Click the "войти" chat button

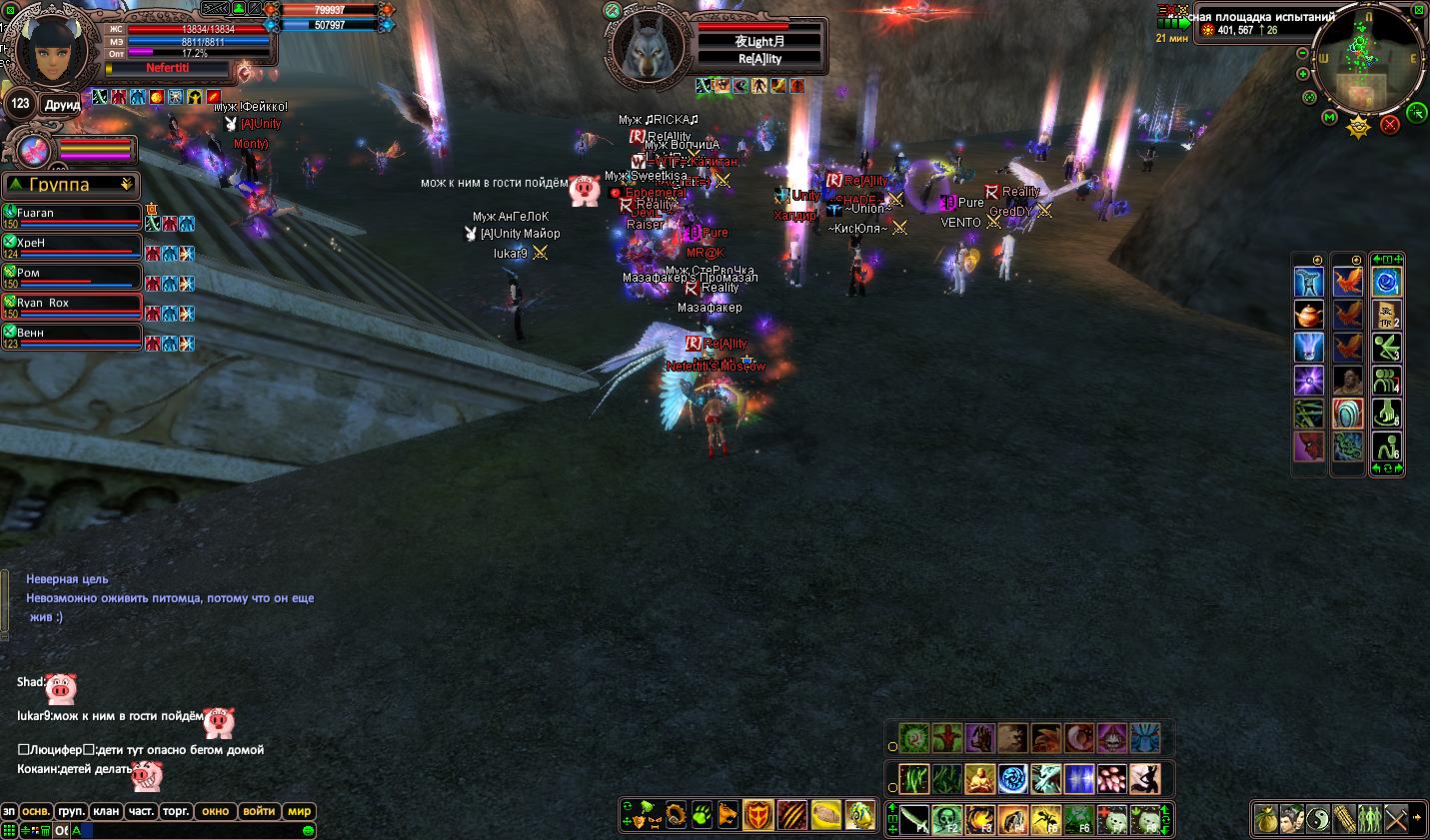pyautogui.click(x=259, y=811)
